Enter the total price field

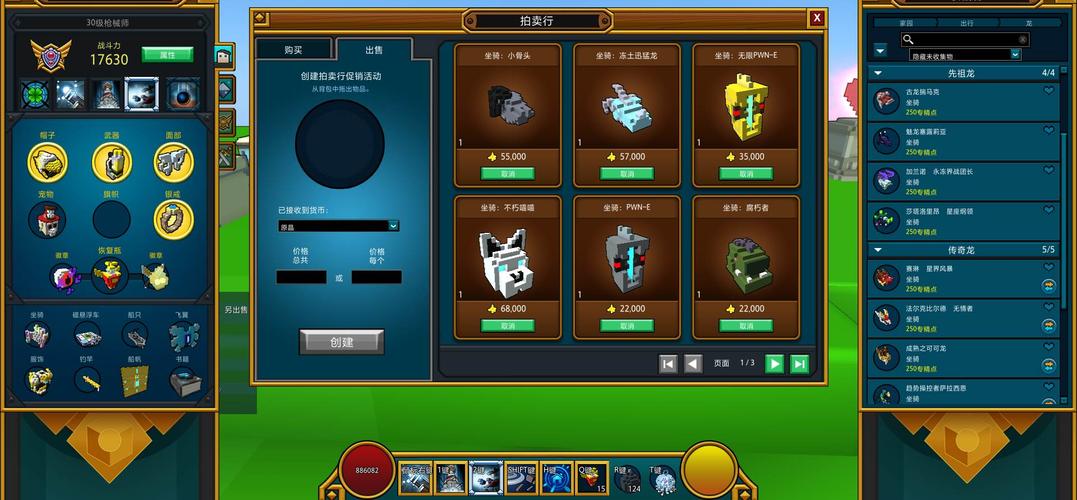point(301,277)
